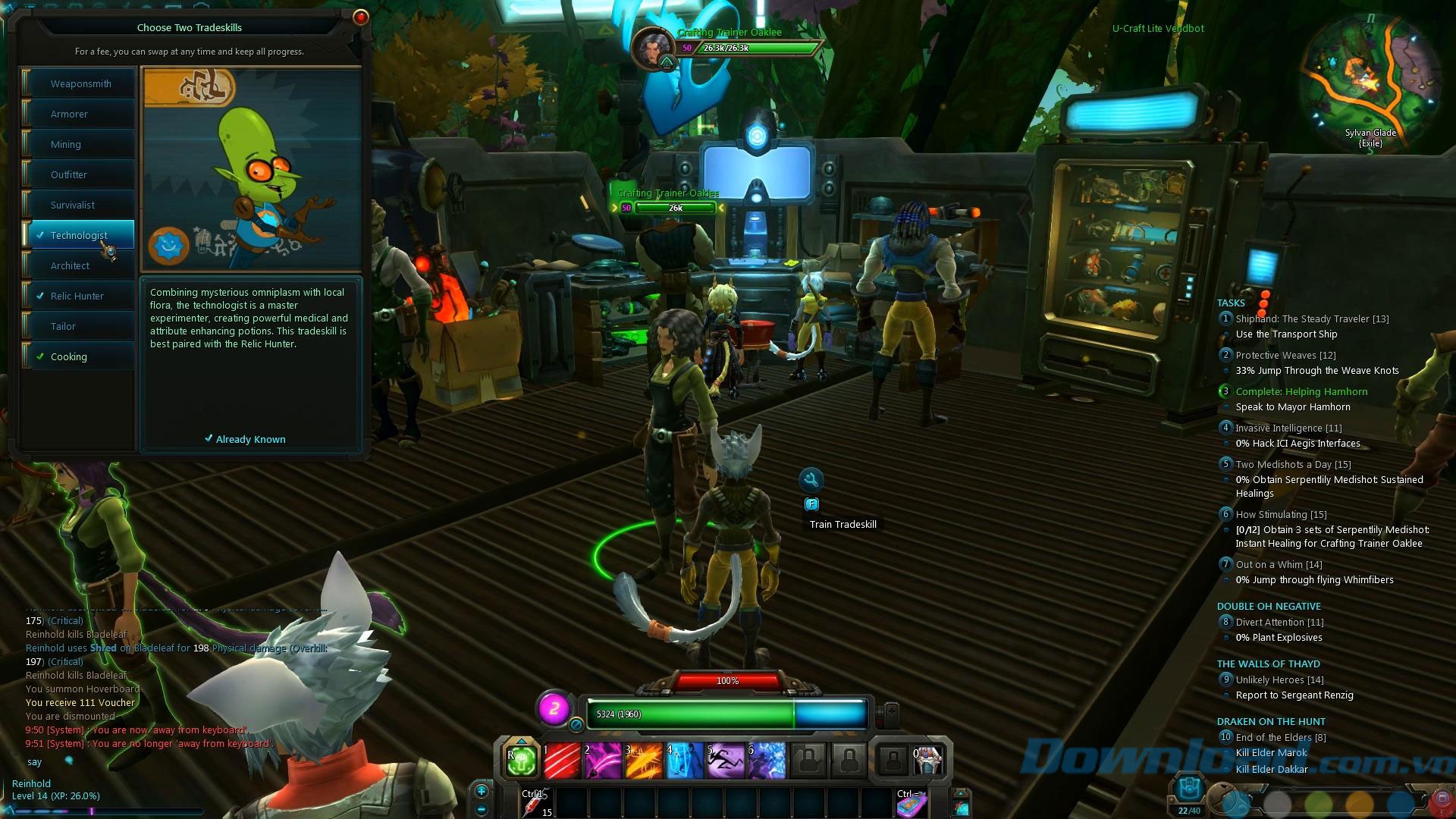Expand the action bar via the up arrow
This screenshot has height=819, width=1456.
coord(521,740)
